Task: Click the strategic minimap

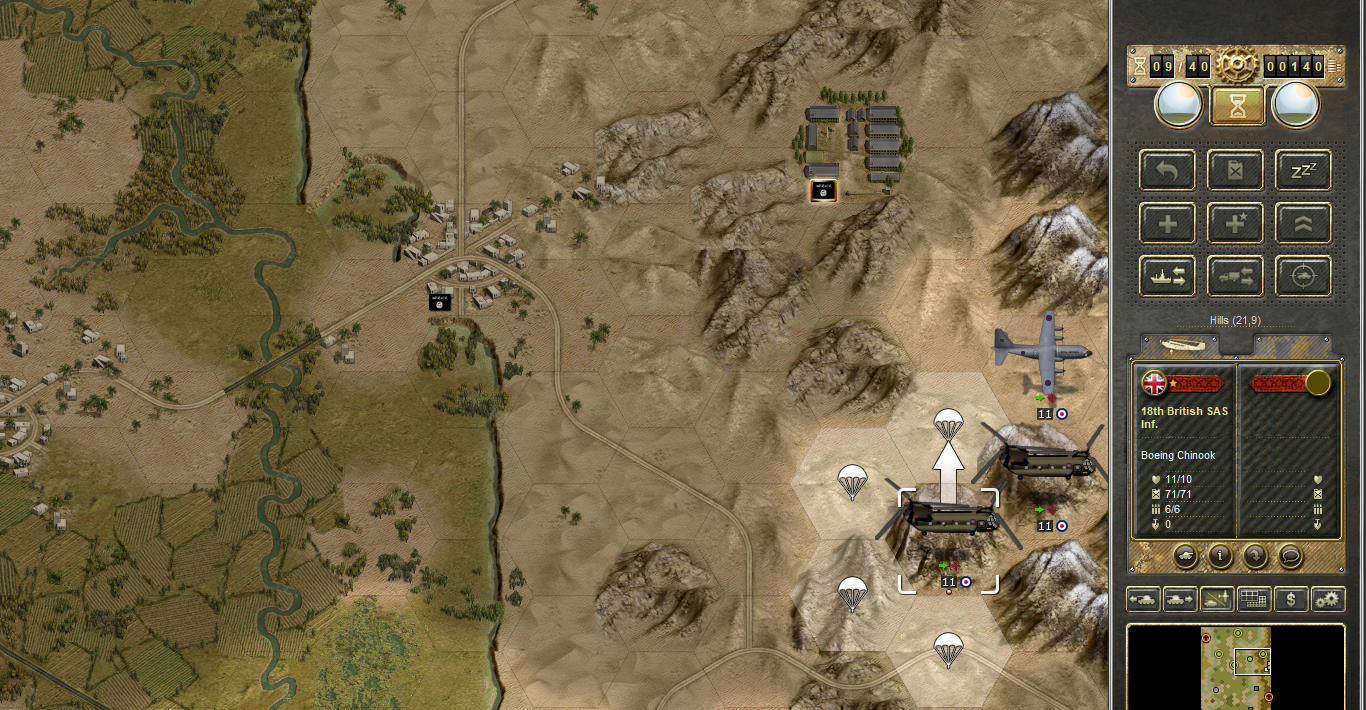Action: 1236,667
